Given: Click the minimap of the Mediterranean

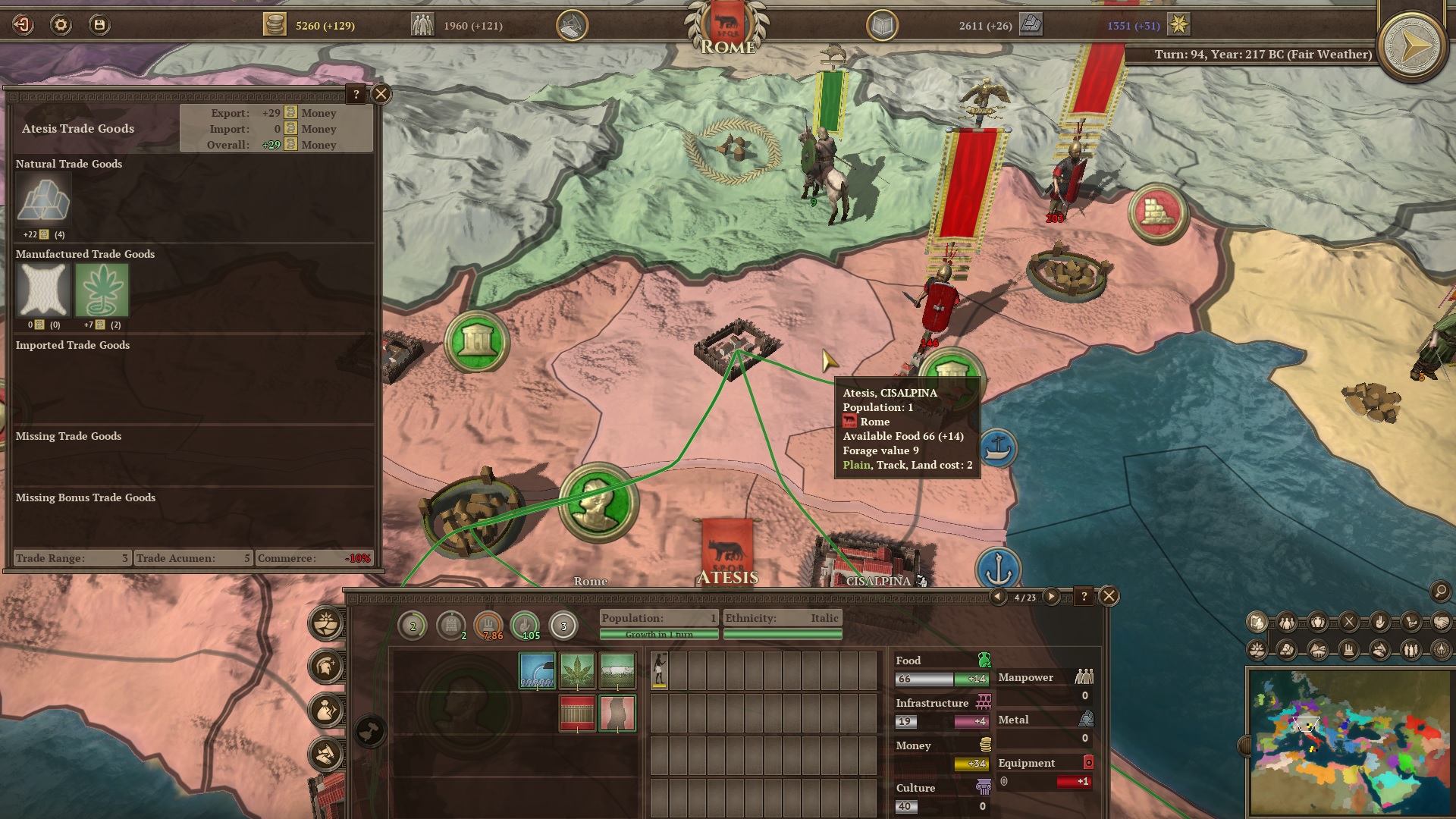Looking at the screenshot, I should (x=1350, y=742).
